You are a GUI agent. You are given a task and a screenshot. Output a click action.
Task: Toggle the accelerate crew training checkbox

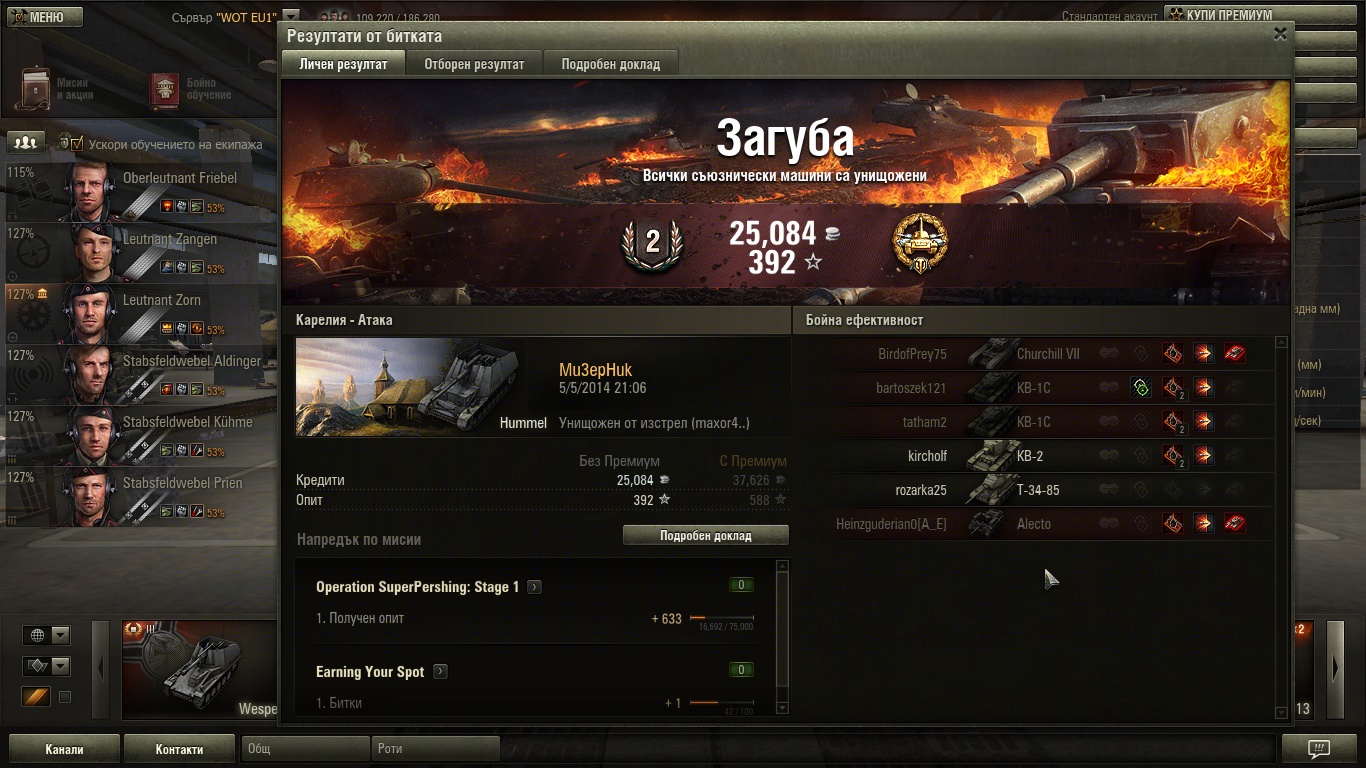coord(77,144)
